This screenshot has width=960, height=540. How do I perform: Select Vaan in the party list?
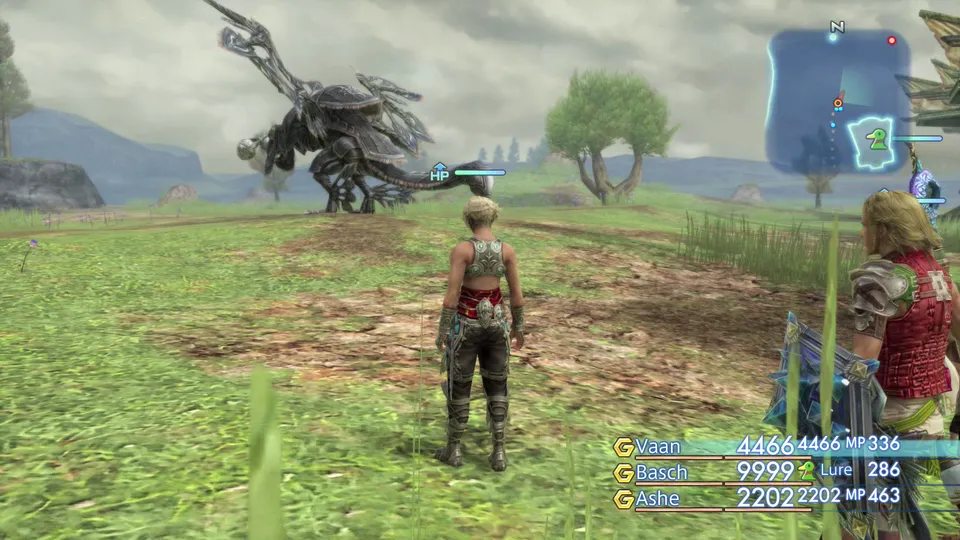tap(660, 446)
